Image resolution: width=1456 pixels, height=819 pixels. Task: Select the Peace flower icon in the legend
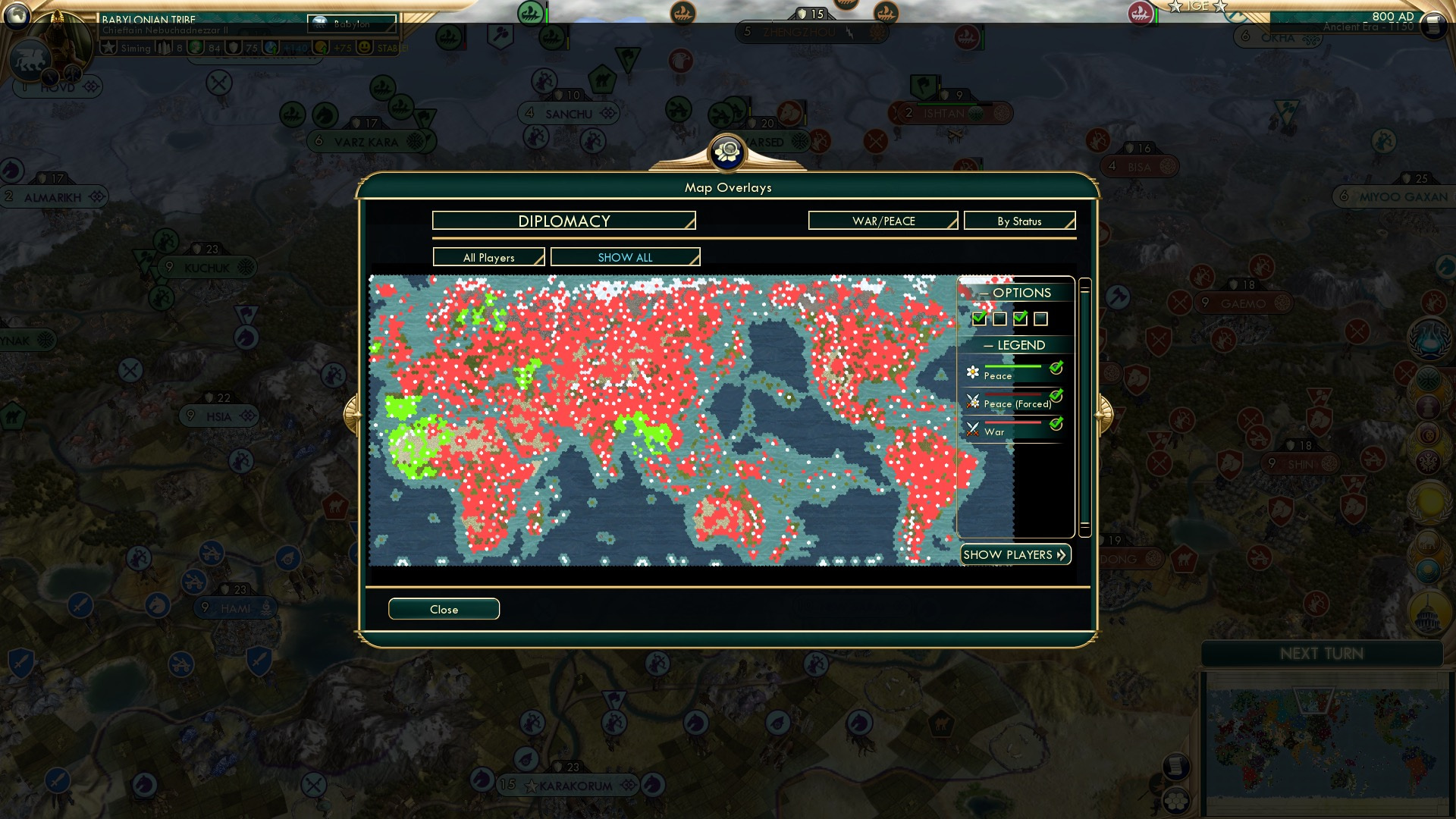(973, 372)
